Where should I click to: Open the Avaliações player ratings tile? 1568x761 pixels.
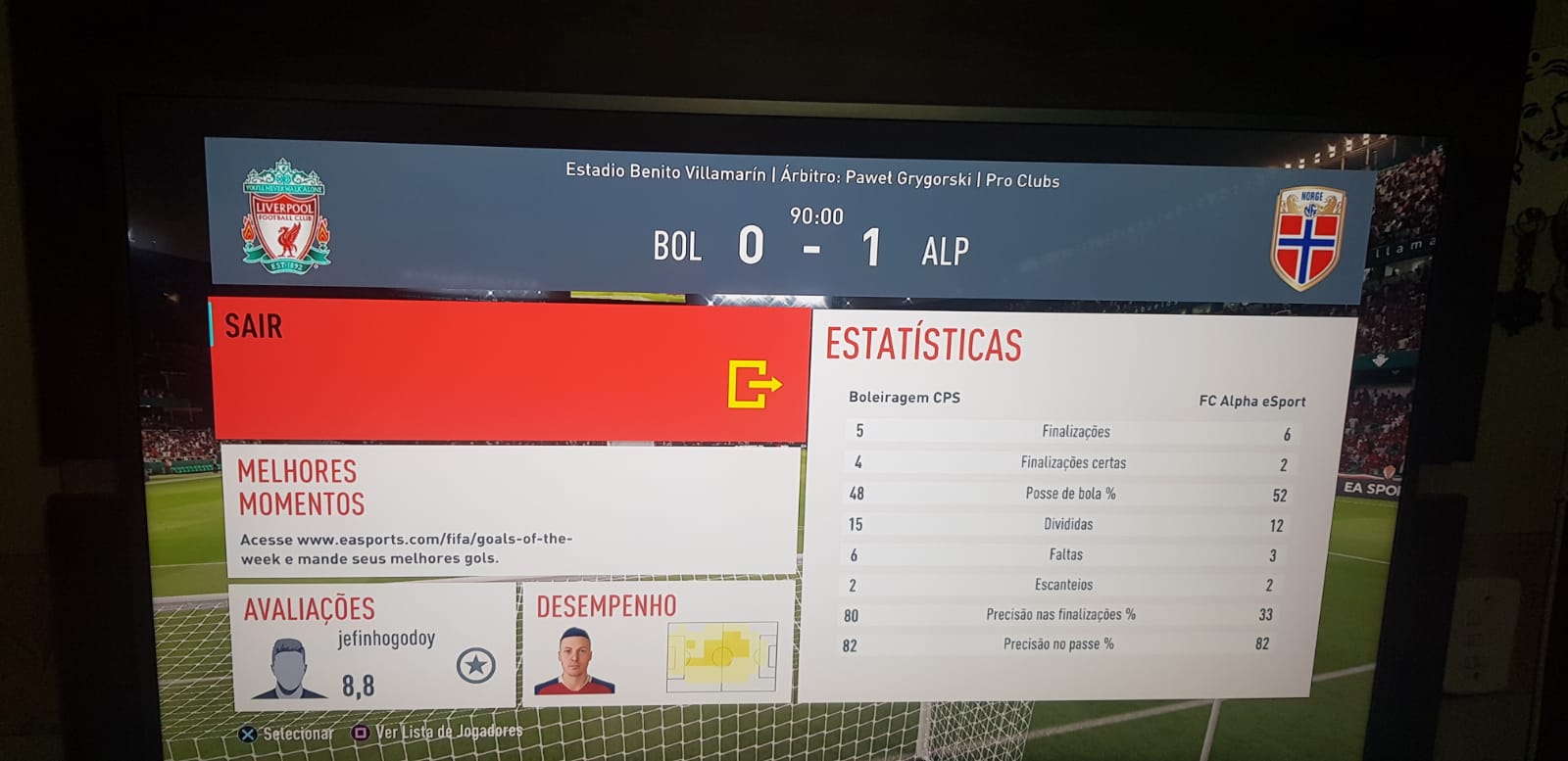[x=373, y=646]
